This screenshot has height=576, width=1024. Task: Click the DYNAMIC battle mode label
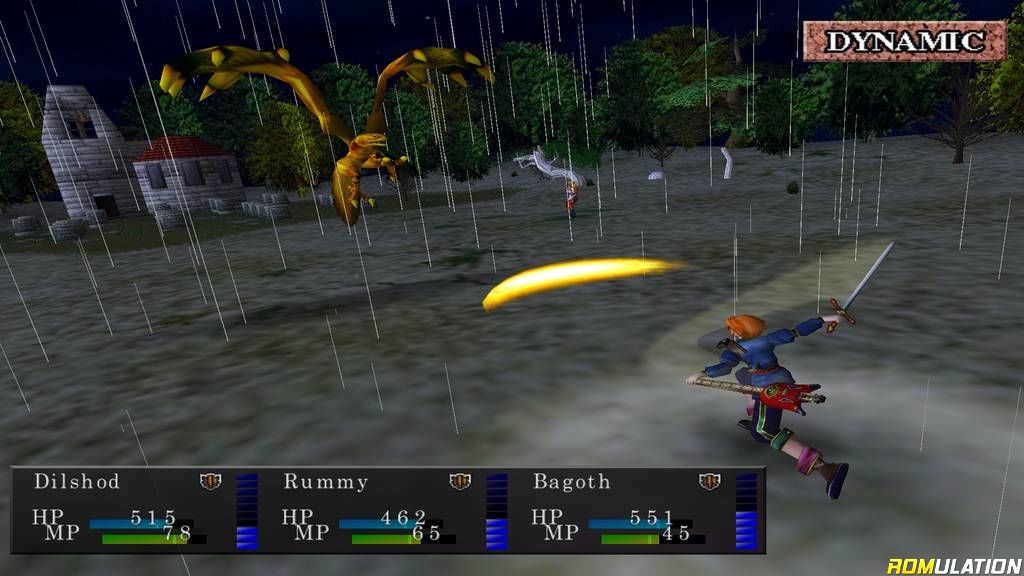click(x=905, y=41)
